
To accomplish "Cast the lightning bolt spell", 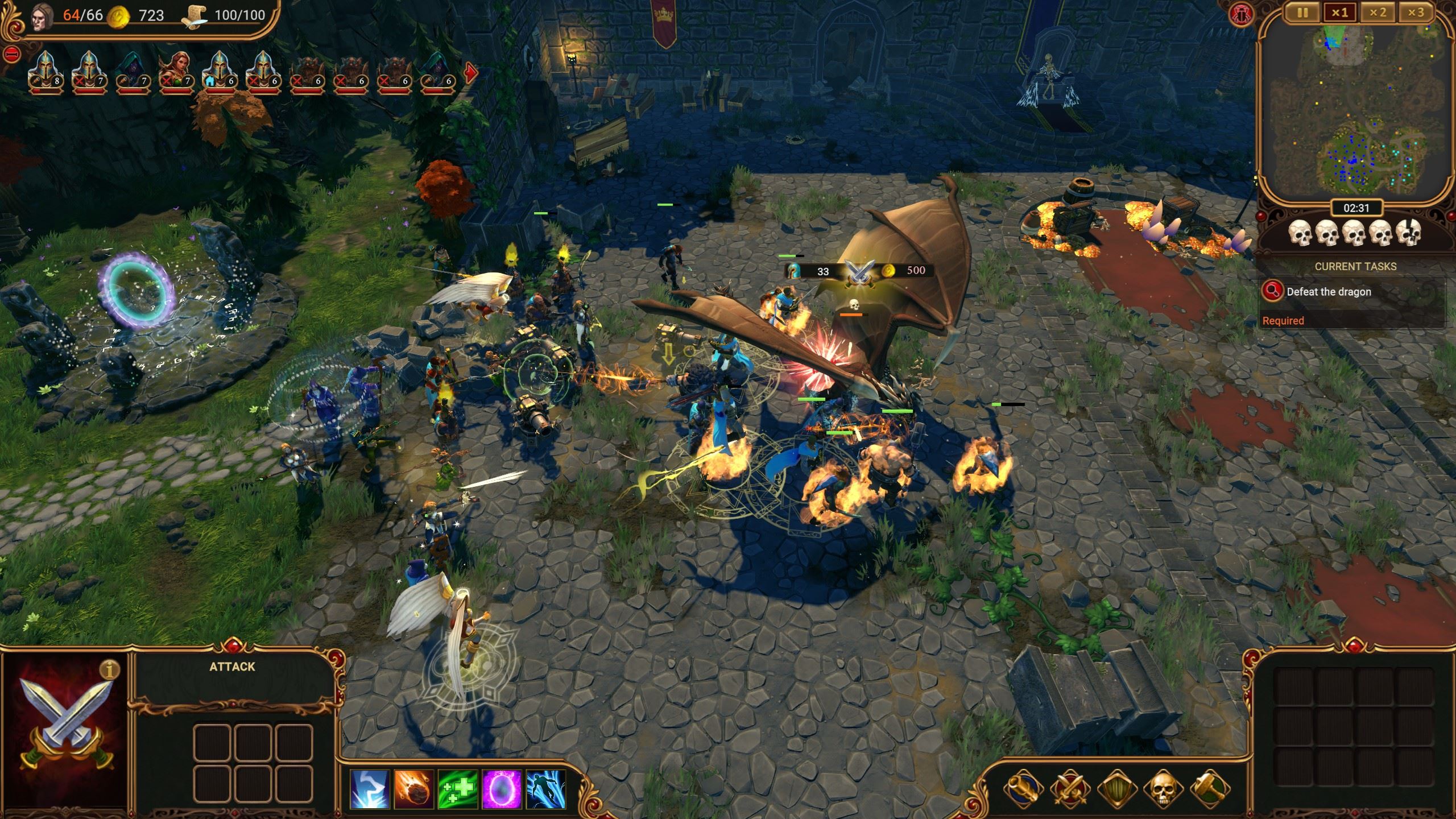I will (370, 789).
